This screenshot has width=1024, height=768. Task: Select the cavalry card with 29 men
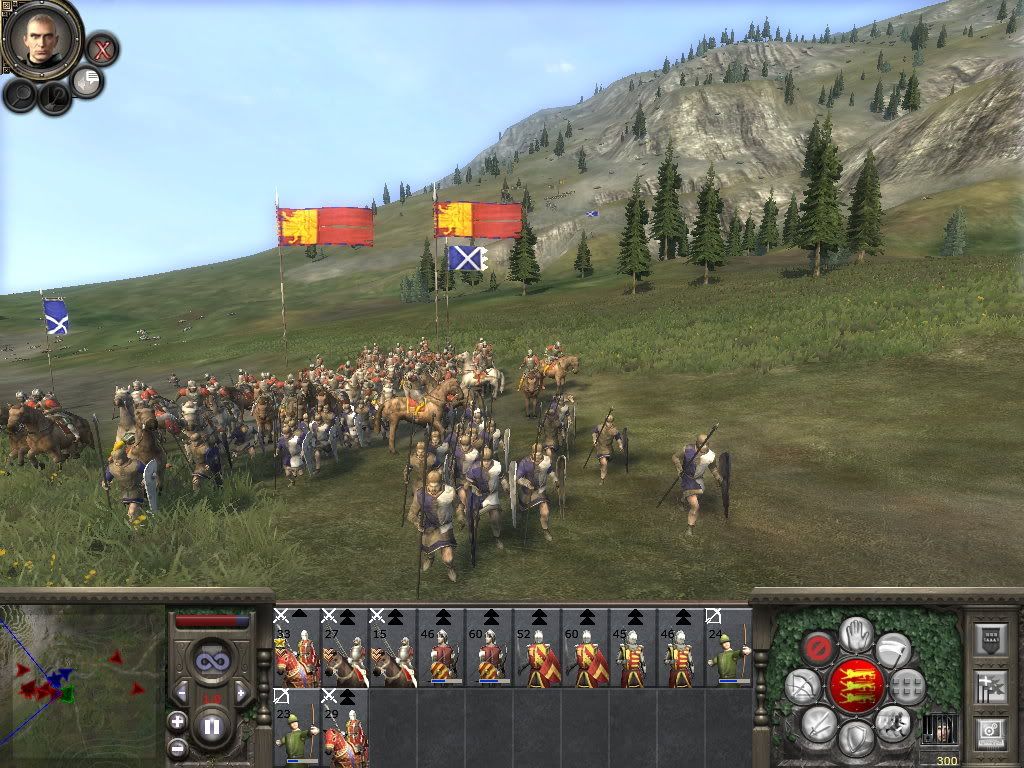tap(345, 728)
